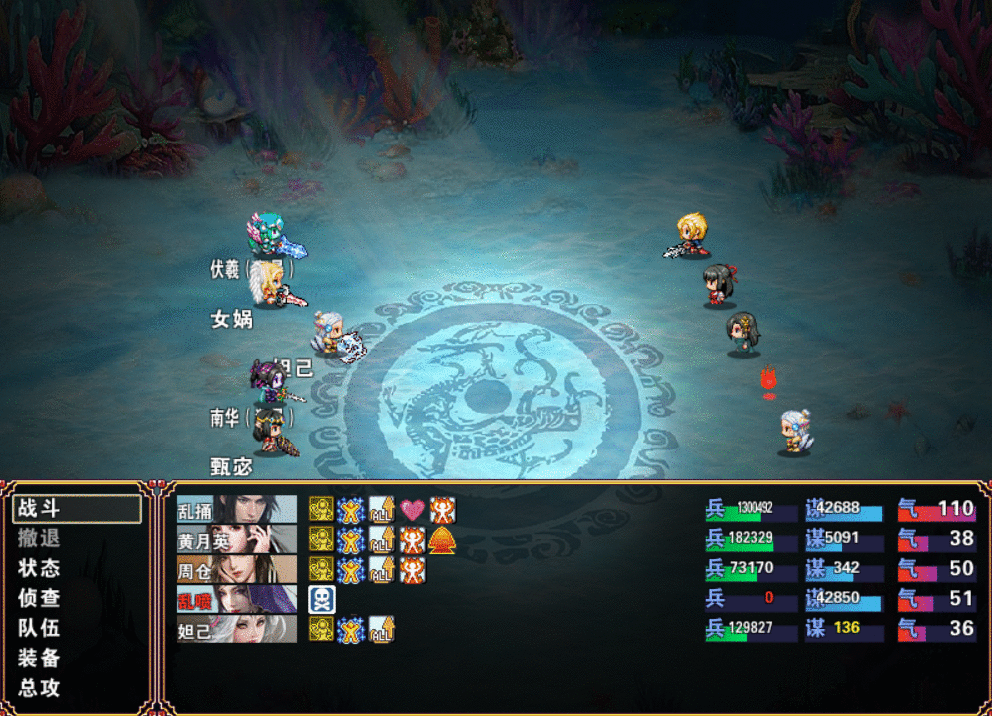The height and width of the screenshot is (716, 992).
Task: Choose 妲己's portrait in the party list
Action: [237, 629]
